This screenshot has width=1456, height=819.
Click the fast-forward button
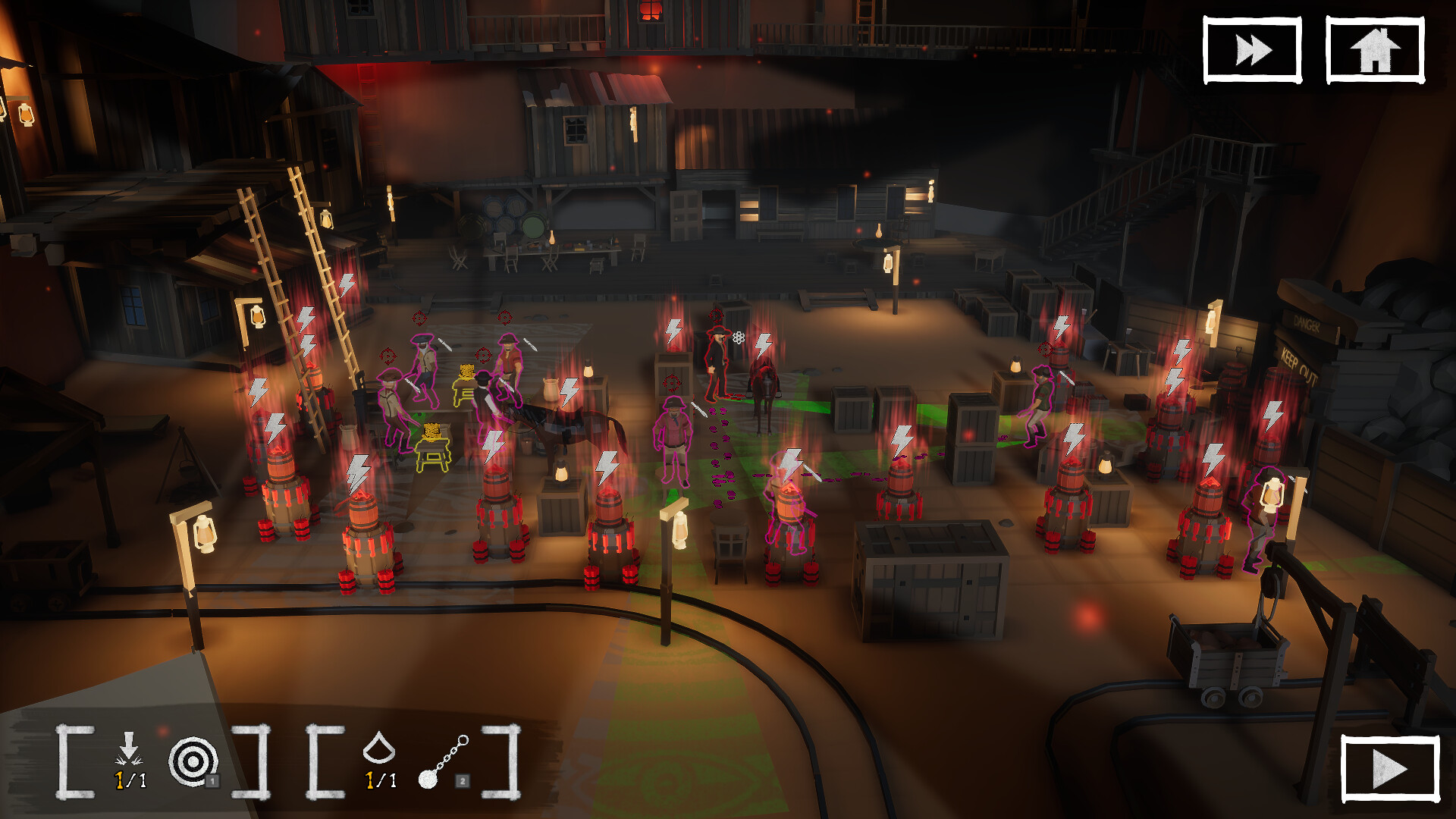[x=1252, y=50]
